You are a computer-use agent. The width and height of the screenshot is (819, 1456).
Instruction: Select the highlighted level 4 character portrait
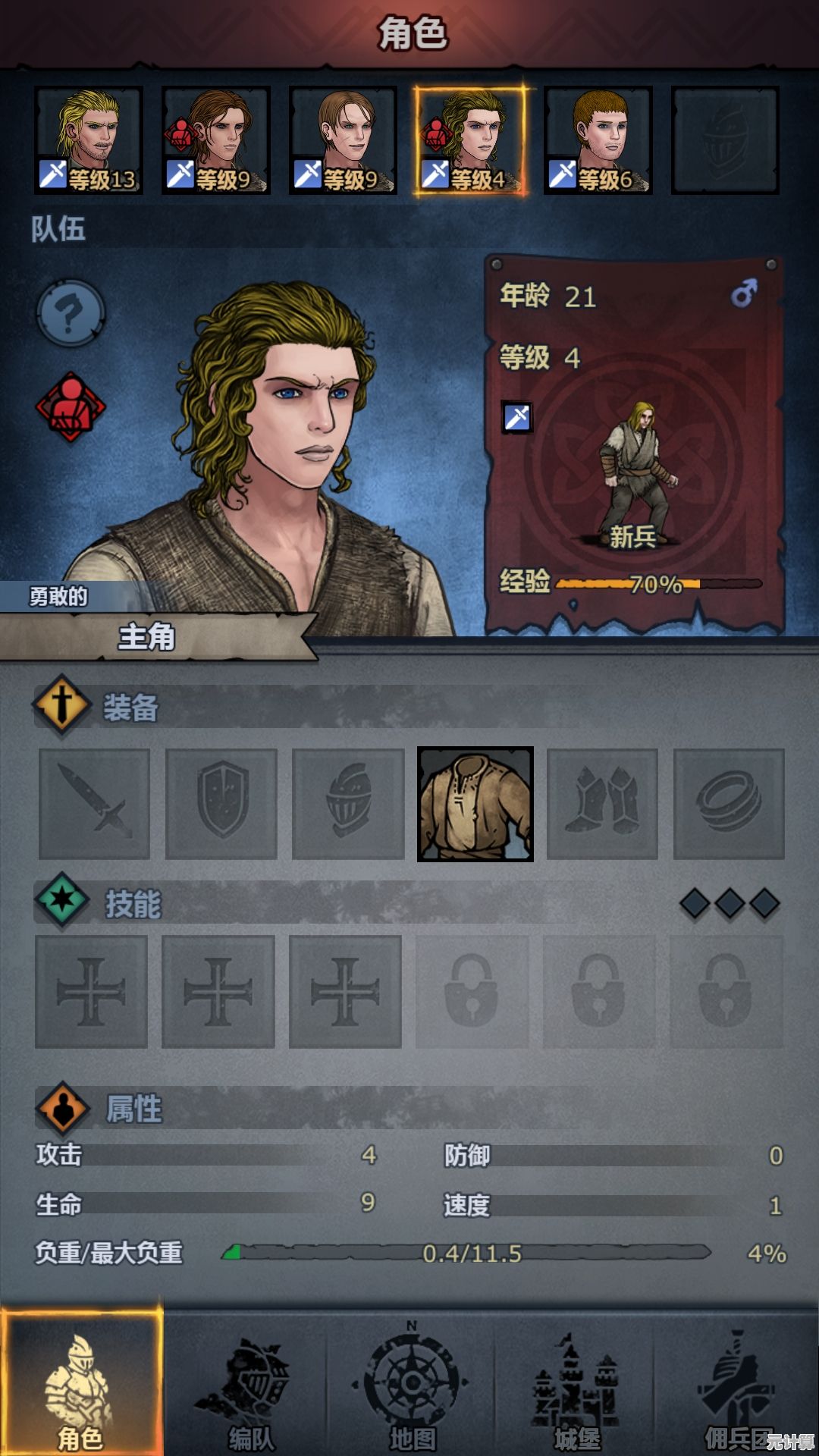(x=470, y=140)
